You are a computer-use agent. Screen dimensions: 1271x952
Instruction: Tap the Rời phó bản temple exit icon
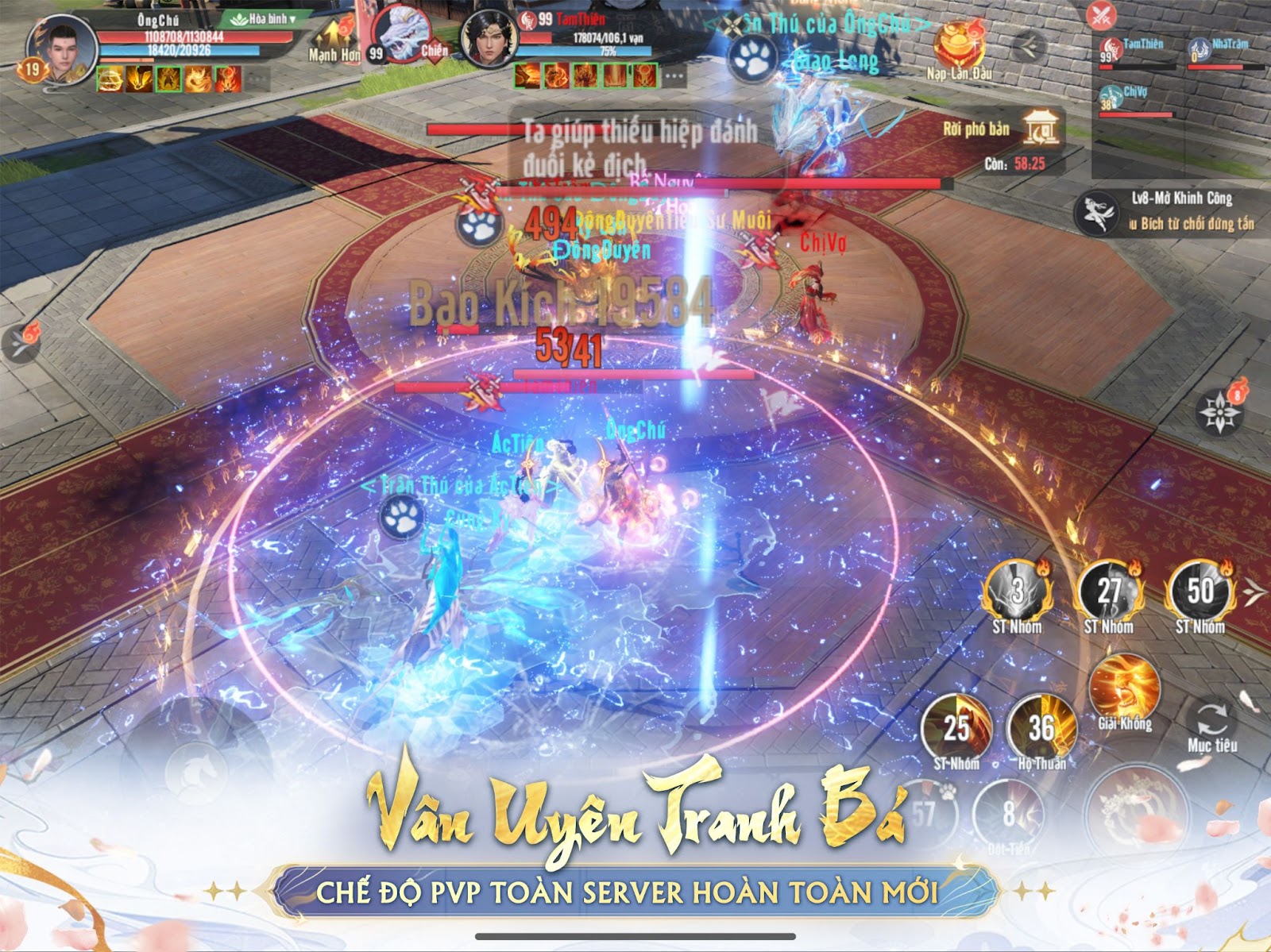(x=1041, y=129)
